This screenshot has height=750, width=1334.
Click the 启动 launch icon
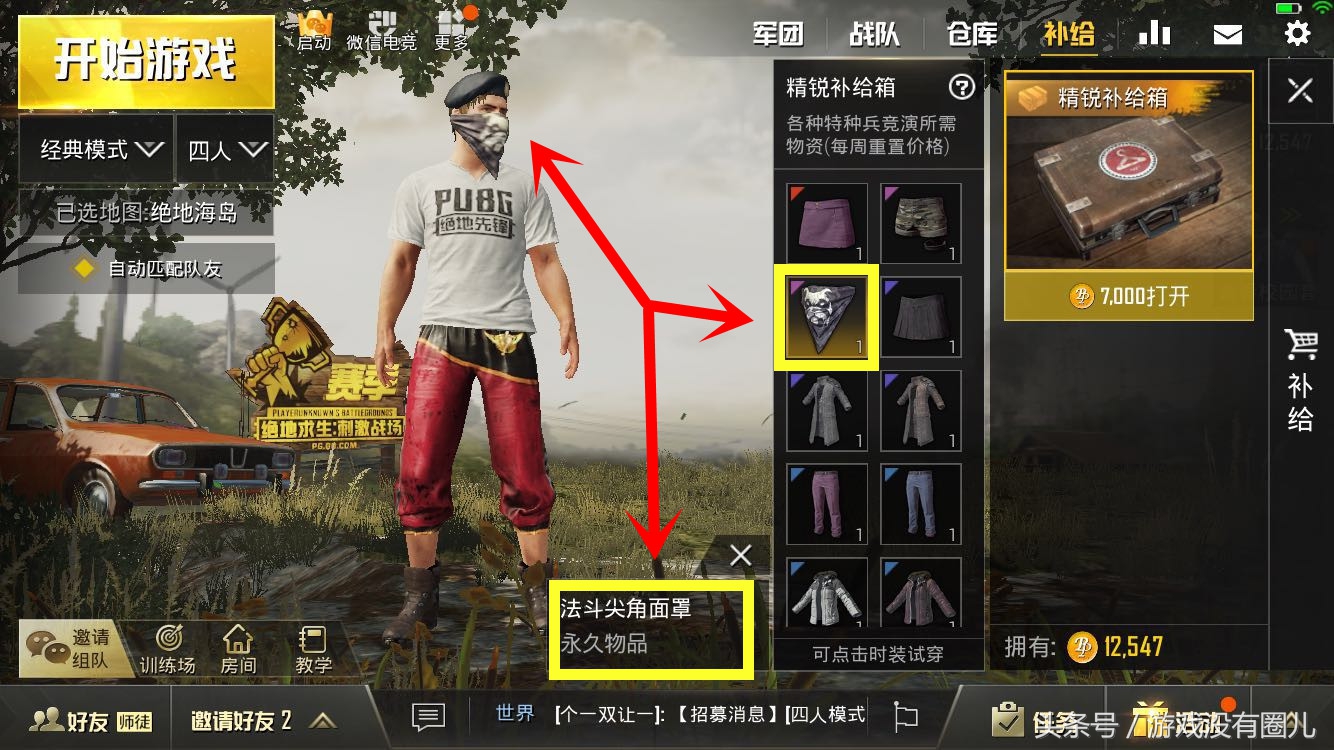(313, 27)
